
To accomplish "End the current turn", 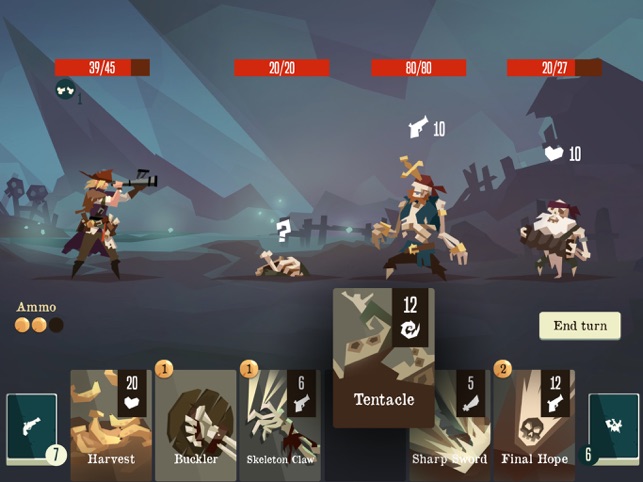I will point(579,326).
